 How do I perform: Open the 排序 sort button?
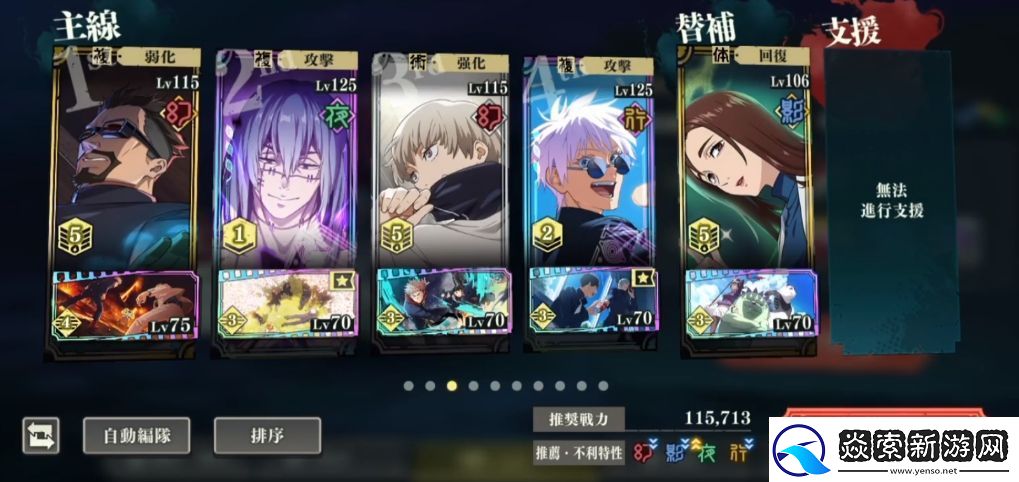[267, 436]
